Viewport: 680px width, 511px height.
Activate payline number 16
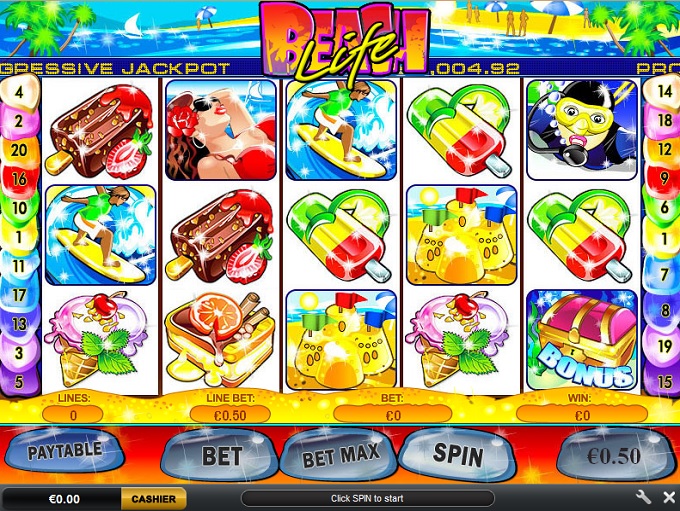pyautogui.click(x=20, y=179)
